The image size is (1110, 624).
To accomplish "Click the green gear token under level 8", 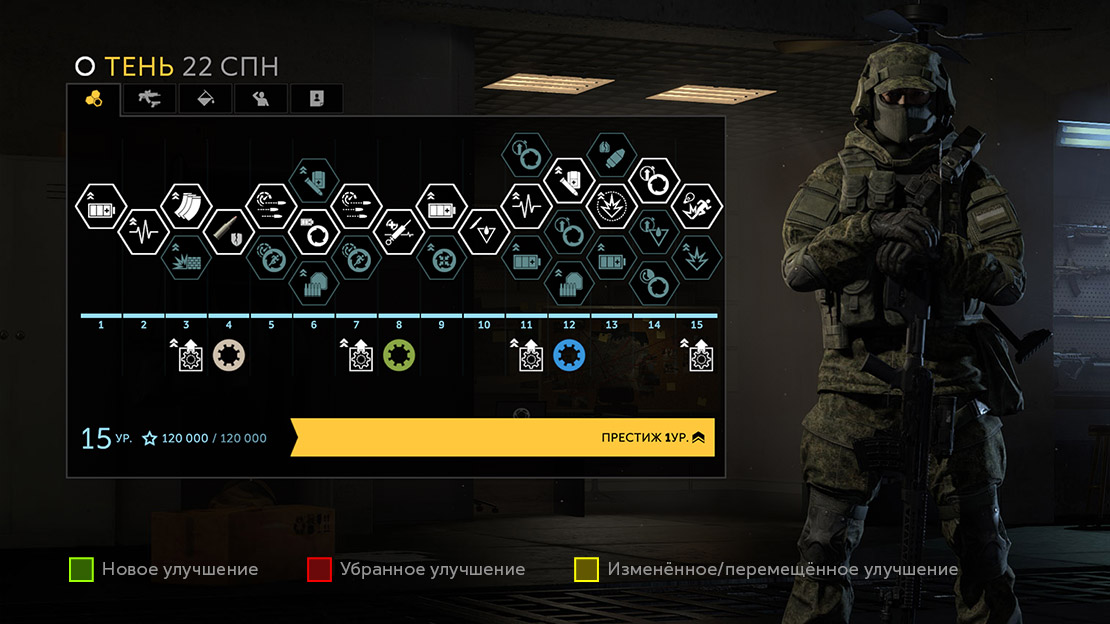I will pyautogui.click(x=399, y=355).
